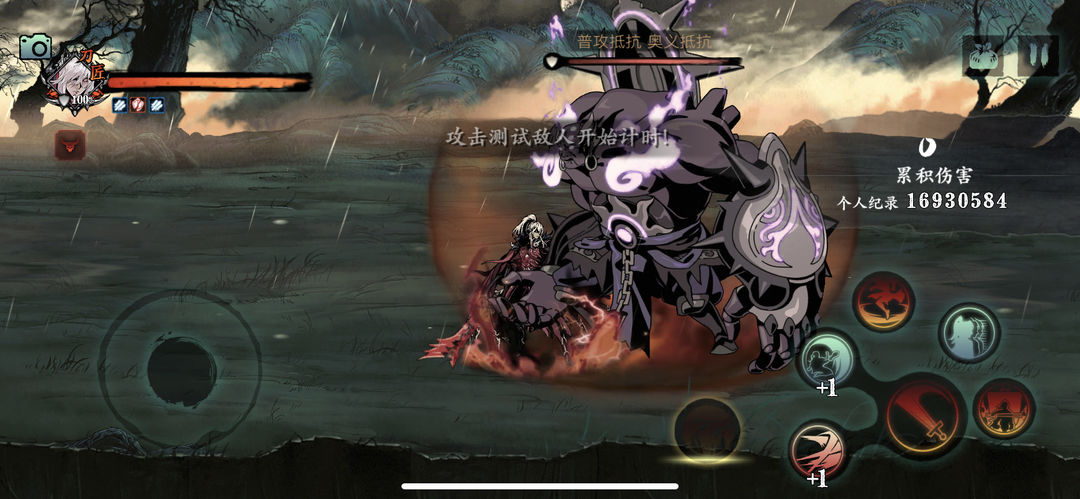Open the pouch bag icon
The height and width of the screenshot is (499, 1080).
(x=983, y=56)
